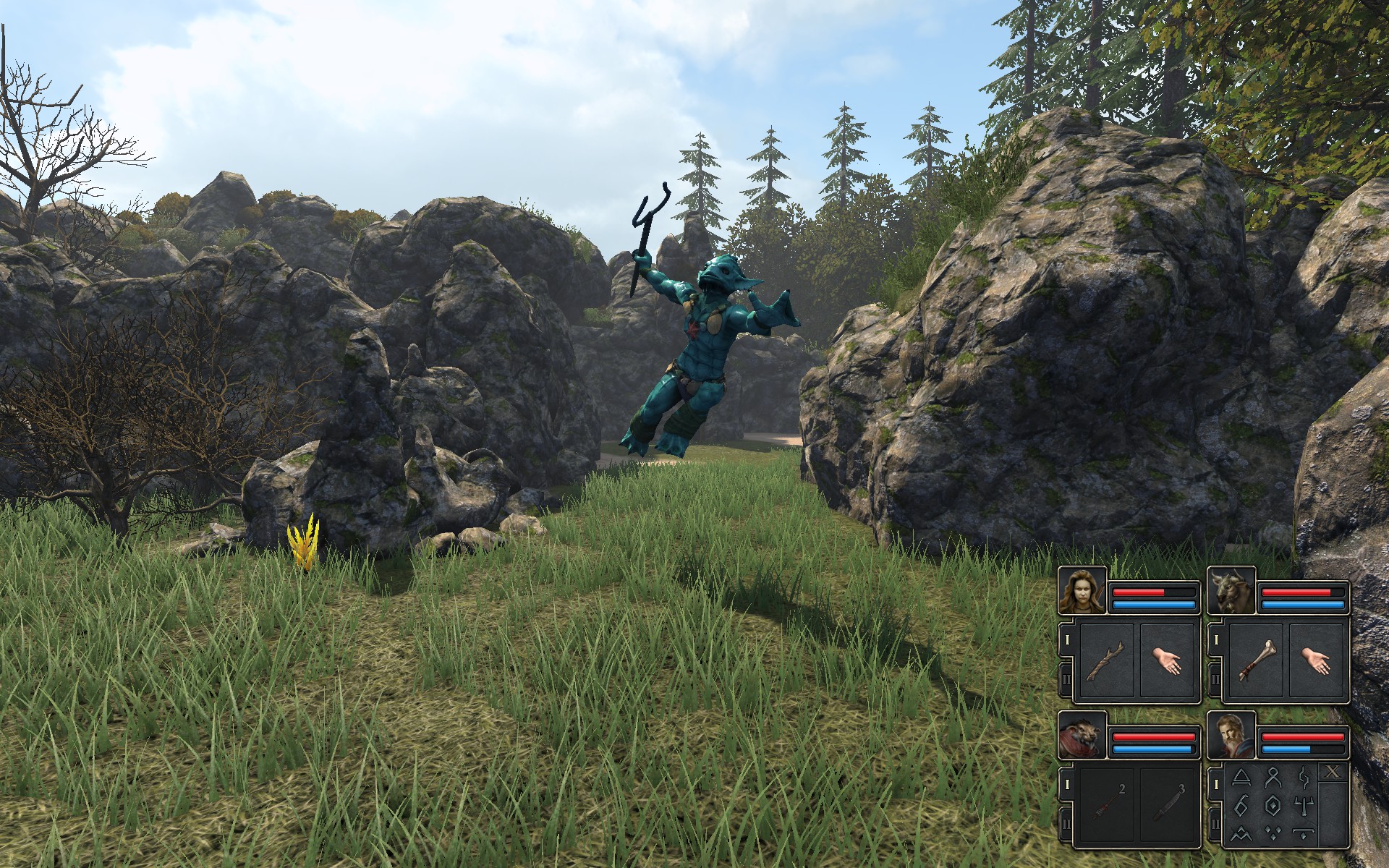Viewport: 1389px width, 868px height.
Task: Swing the minotaur's bone club
Action: tap(1255, 661)
